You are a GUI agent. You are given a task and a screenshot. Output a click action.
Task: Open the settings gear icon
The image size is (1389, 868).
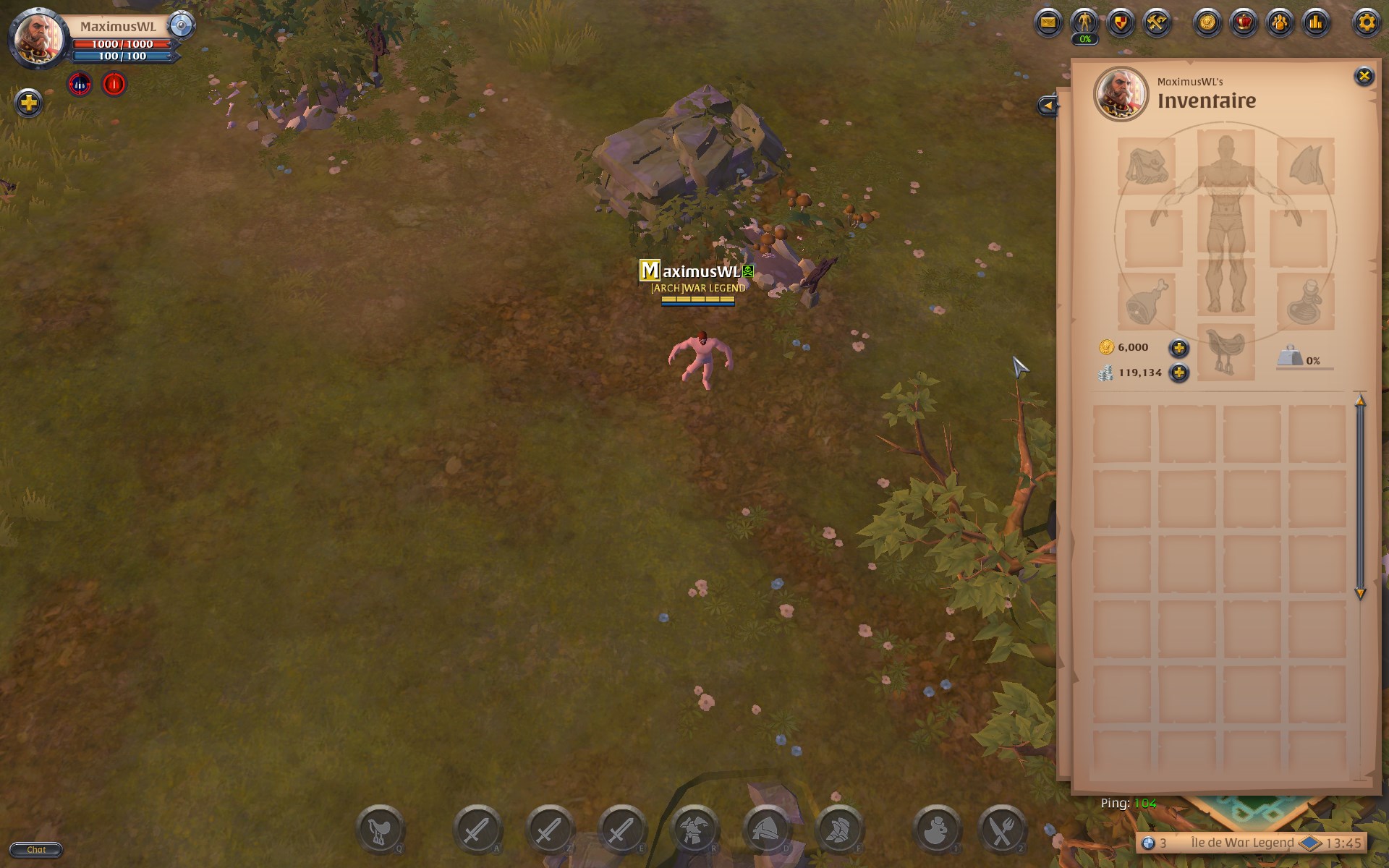pyautogui.click(x=1366, y=22)
